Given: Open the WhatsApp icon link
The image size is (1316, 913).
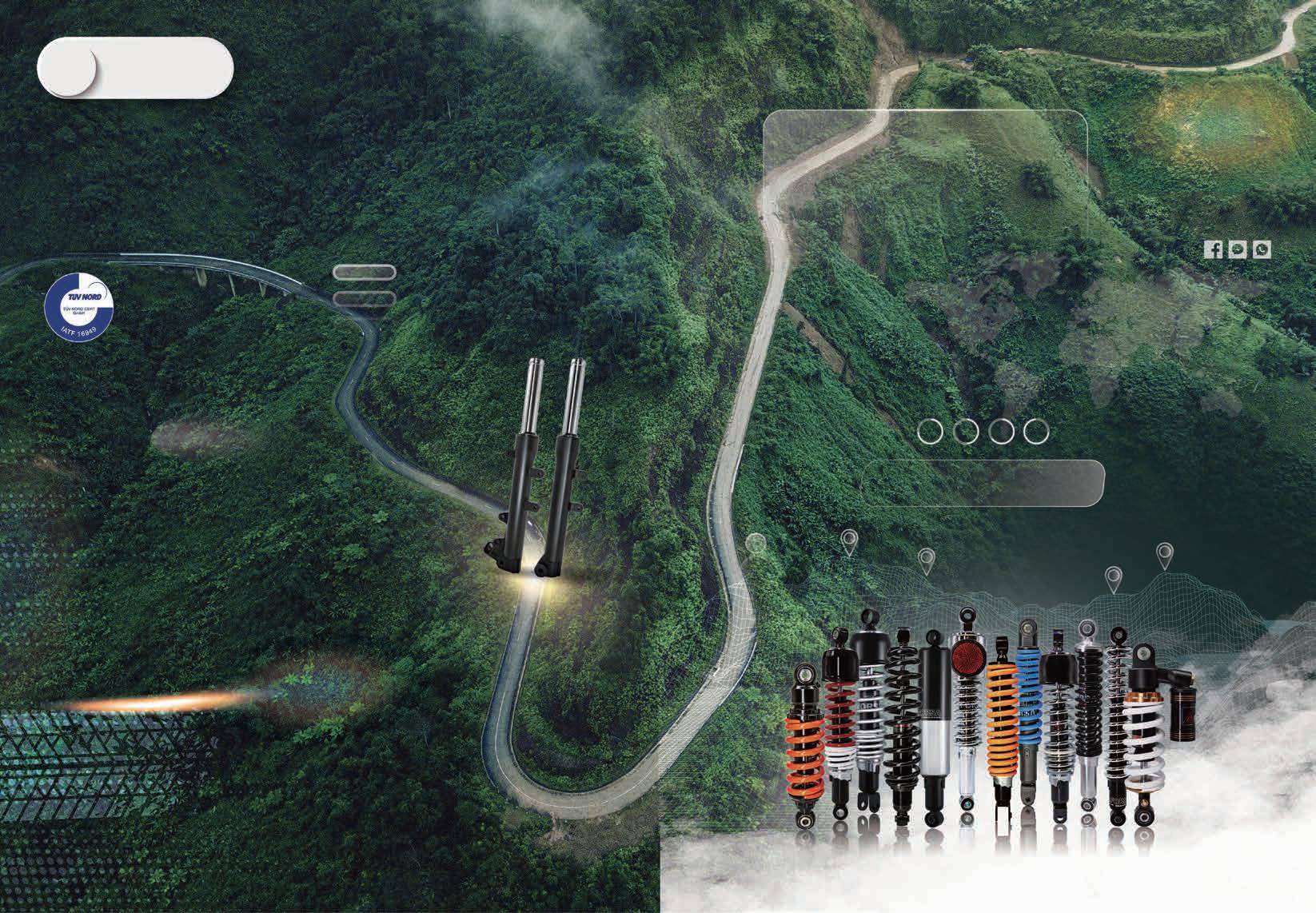Looking at the screenshot, I should pos(1262,249).
